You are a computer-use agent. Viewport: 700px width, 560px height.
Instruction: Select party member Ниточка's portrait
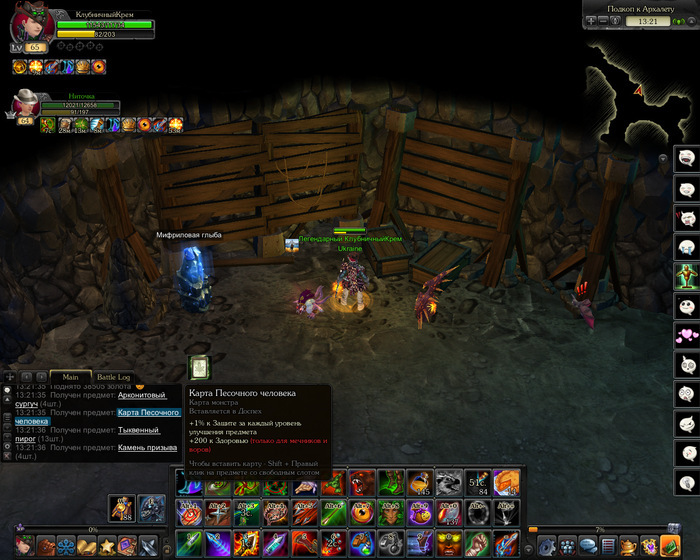pos(26,104)
